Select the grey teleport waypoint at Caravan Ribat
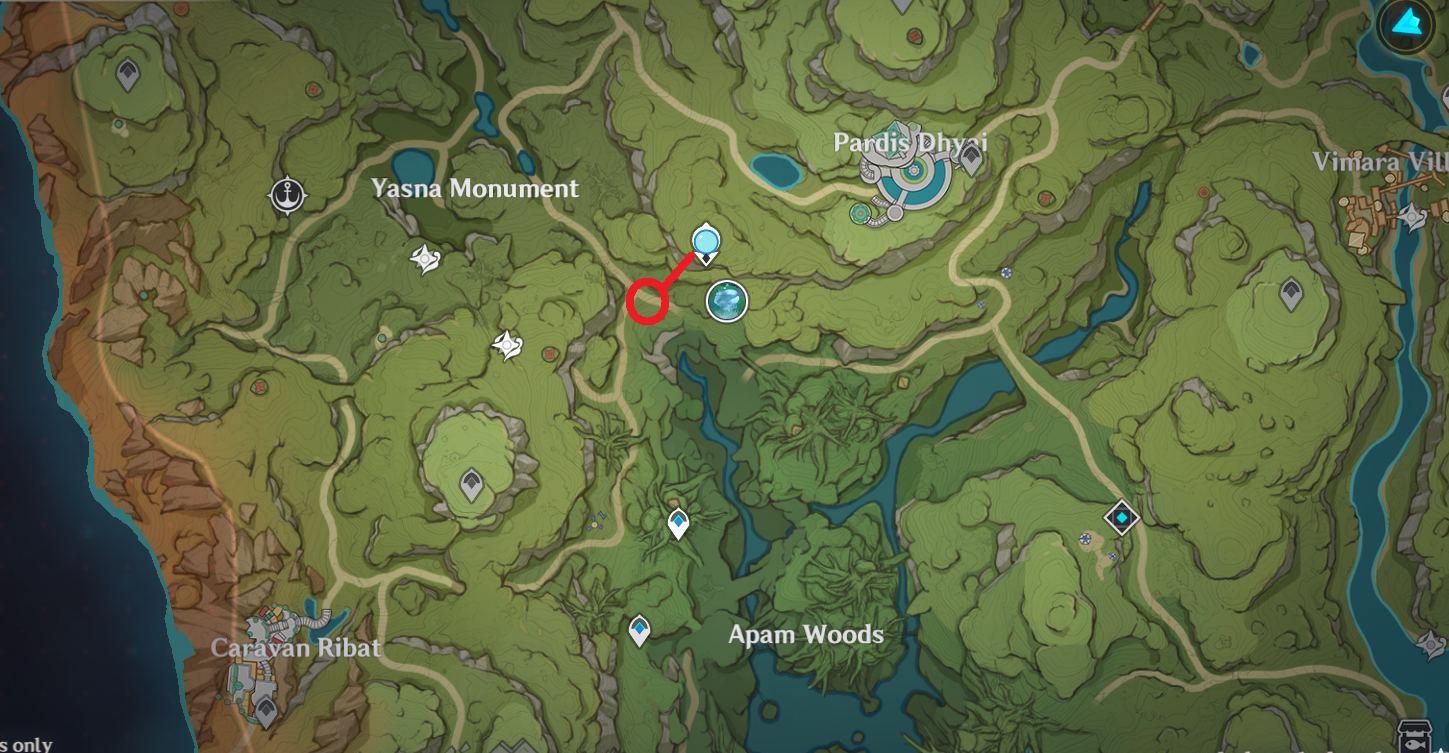 tap(266, 710)
